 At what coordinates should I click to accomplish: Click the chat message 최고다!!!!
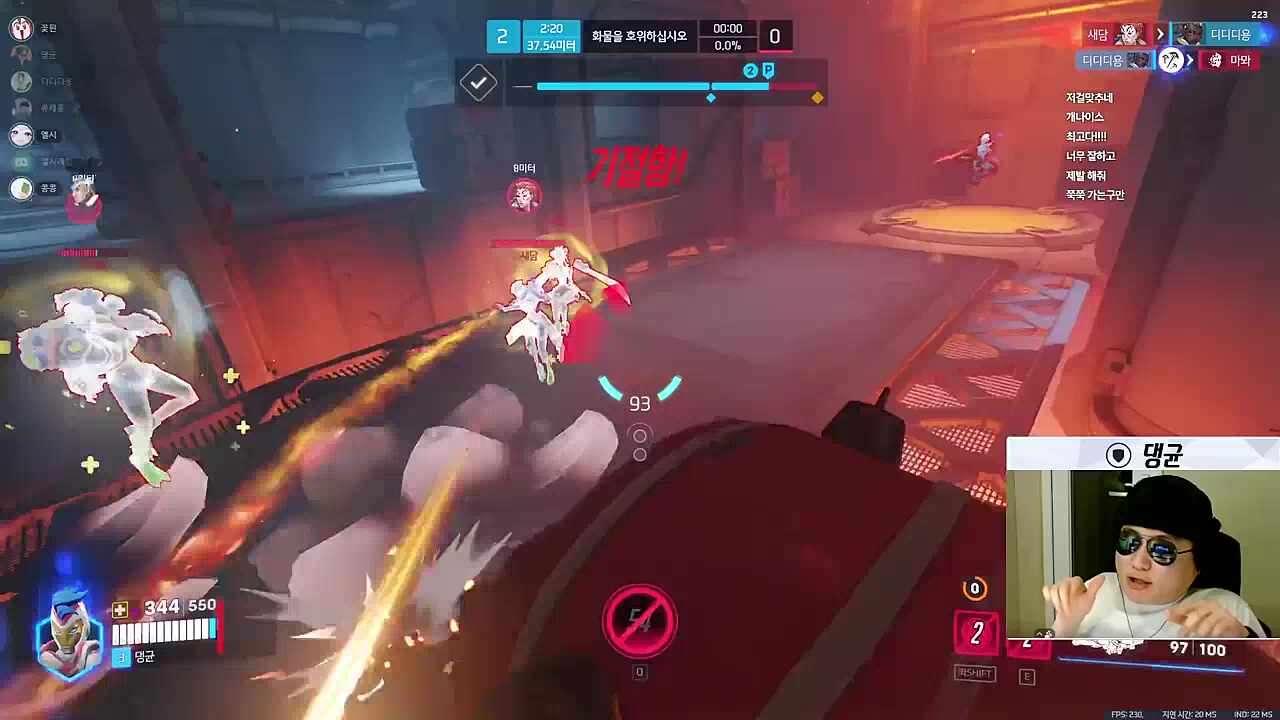[1088, 136]
